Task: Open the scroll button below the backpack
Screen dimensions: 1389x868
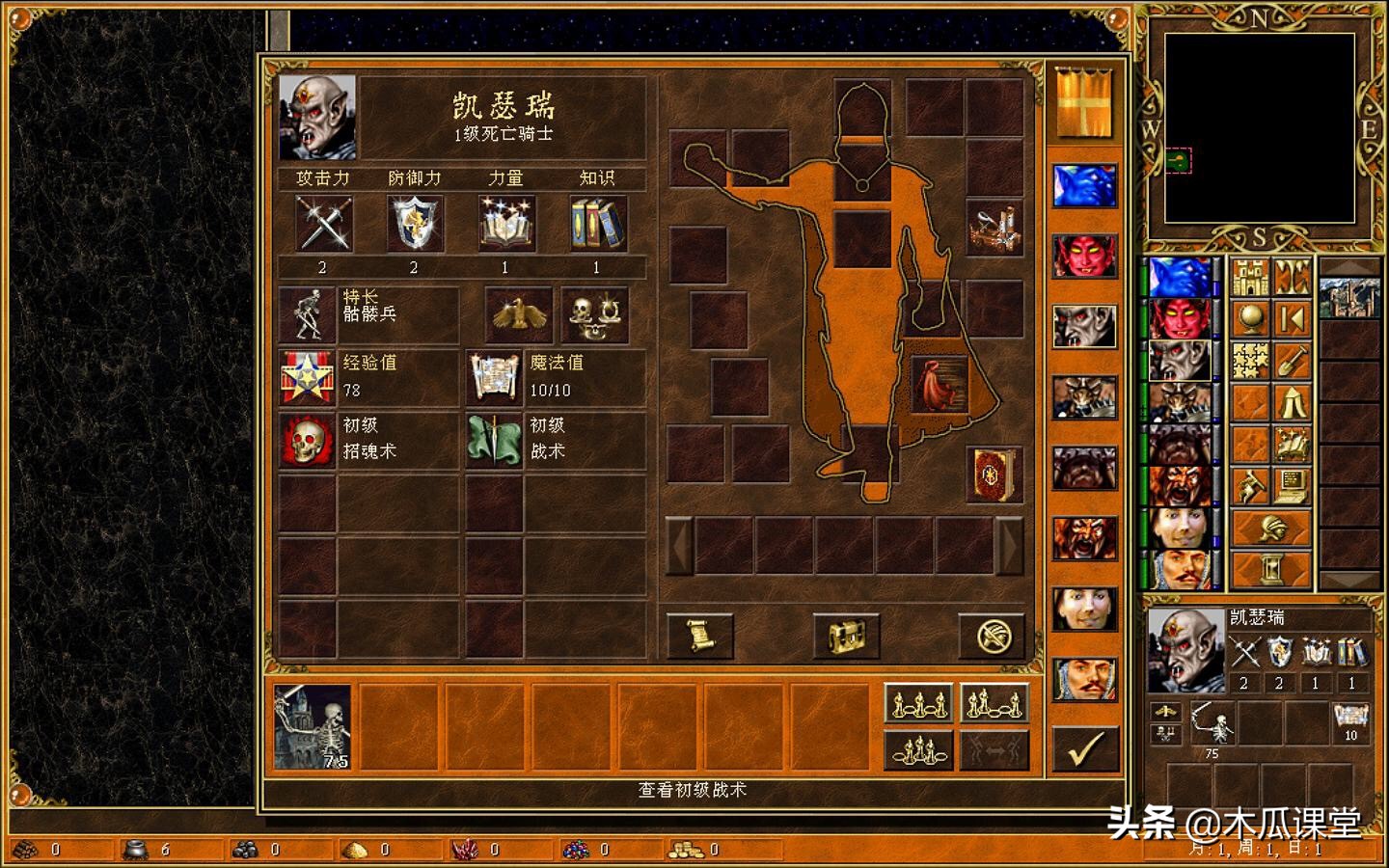Action: 700,636
